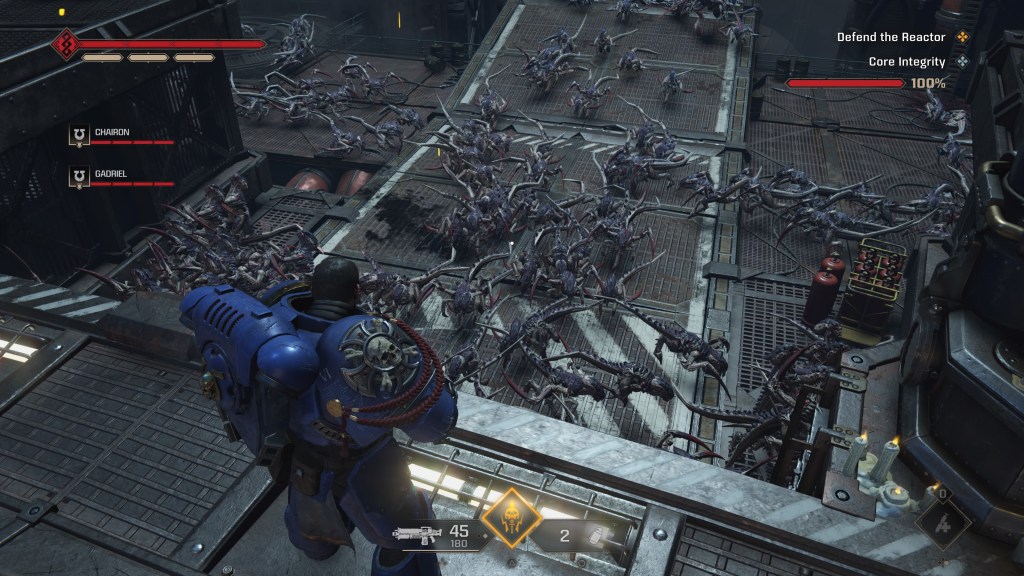Image resolution: width=1024 pixels, height=576 pixels.
Task: Select squad member Chairon's emblem
Action: point(78,136)
